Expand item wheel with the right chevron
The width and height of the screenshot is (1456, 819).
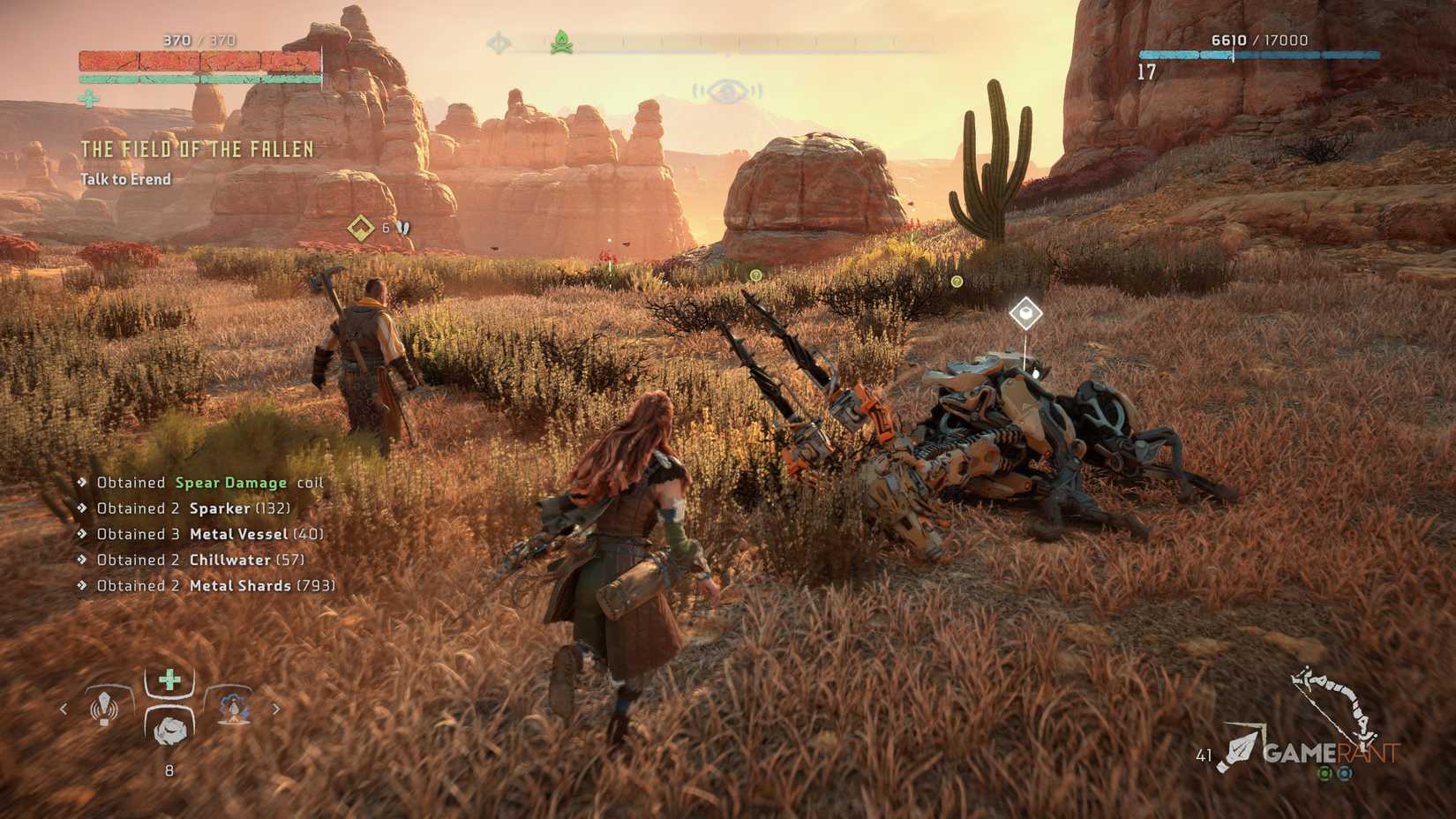pyautogui.click(x=277, y=709)
